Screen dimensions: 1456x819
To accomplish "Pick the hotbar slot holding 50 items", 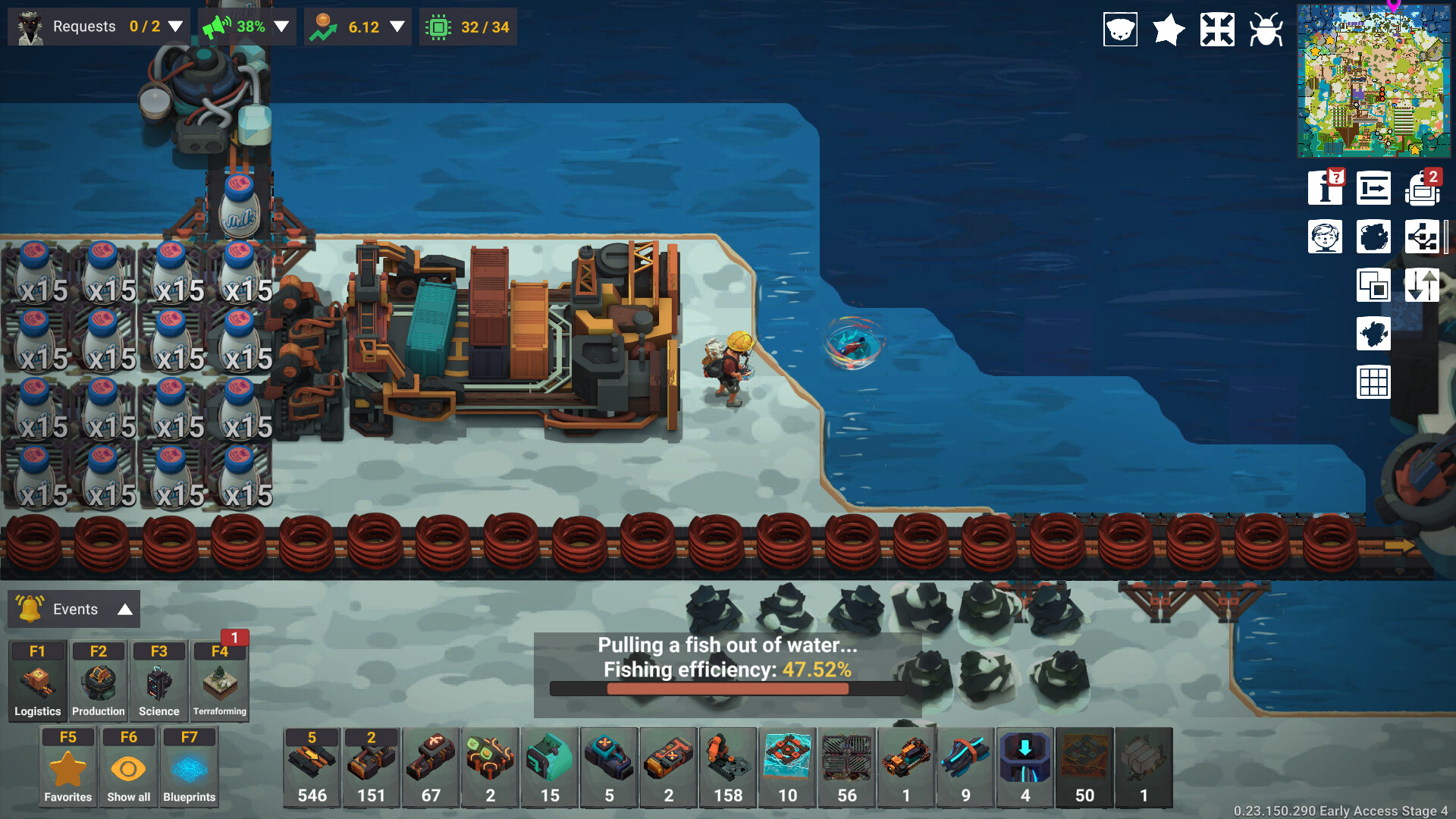I will 1084,767.
